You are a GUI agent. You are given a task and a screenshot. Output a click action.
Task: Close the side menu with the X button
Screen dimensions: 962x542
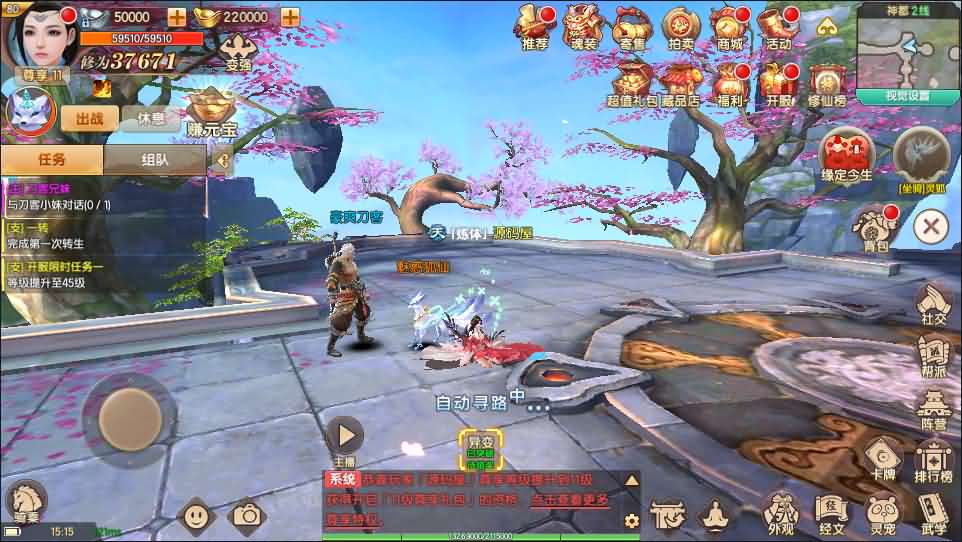click(931, 226)
